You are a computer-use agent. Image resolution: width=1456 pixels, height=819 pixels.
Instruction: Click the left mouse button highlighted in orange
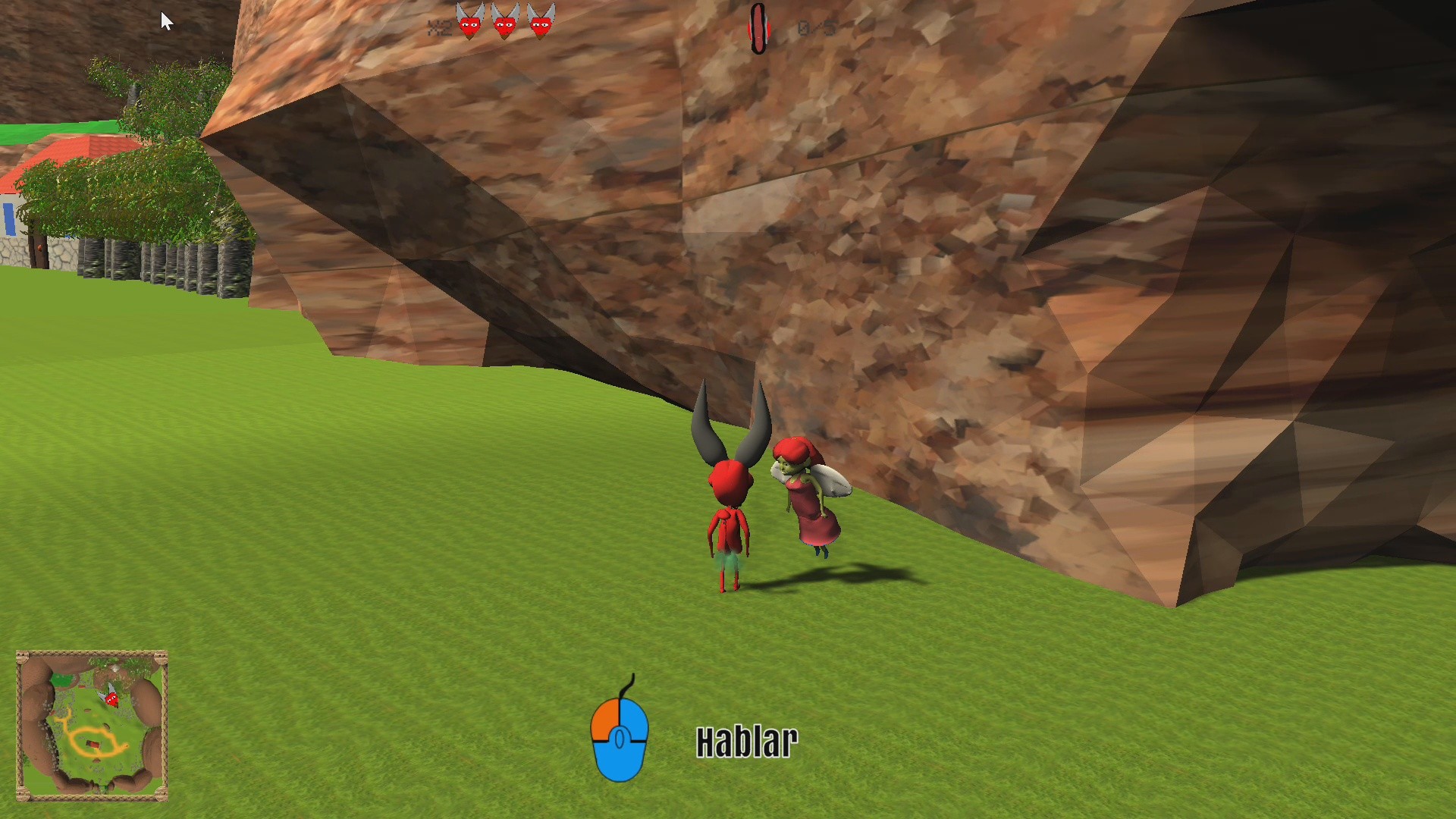coord(605,717)
